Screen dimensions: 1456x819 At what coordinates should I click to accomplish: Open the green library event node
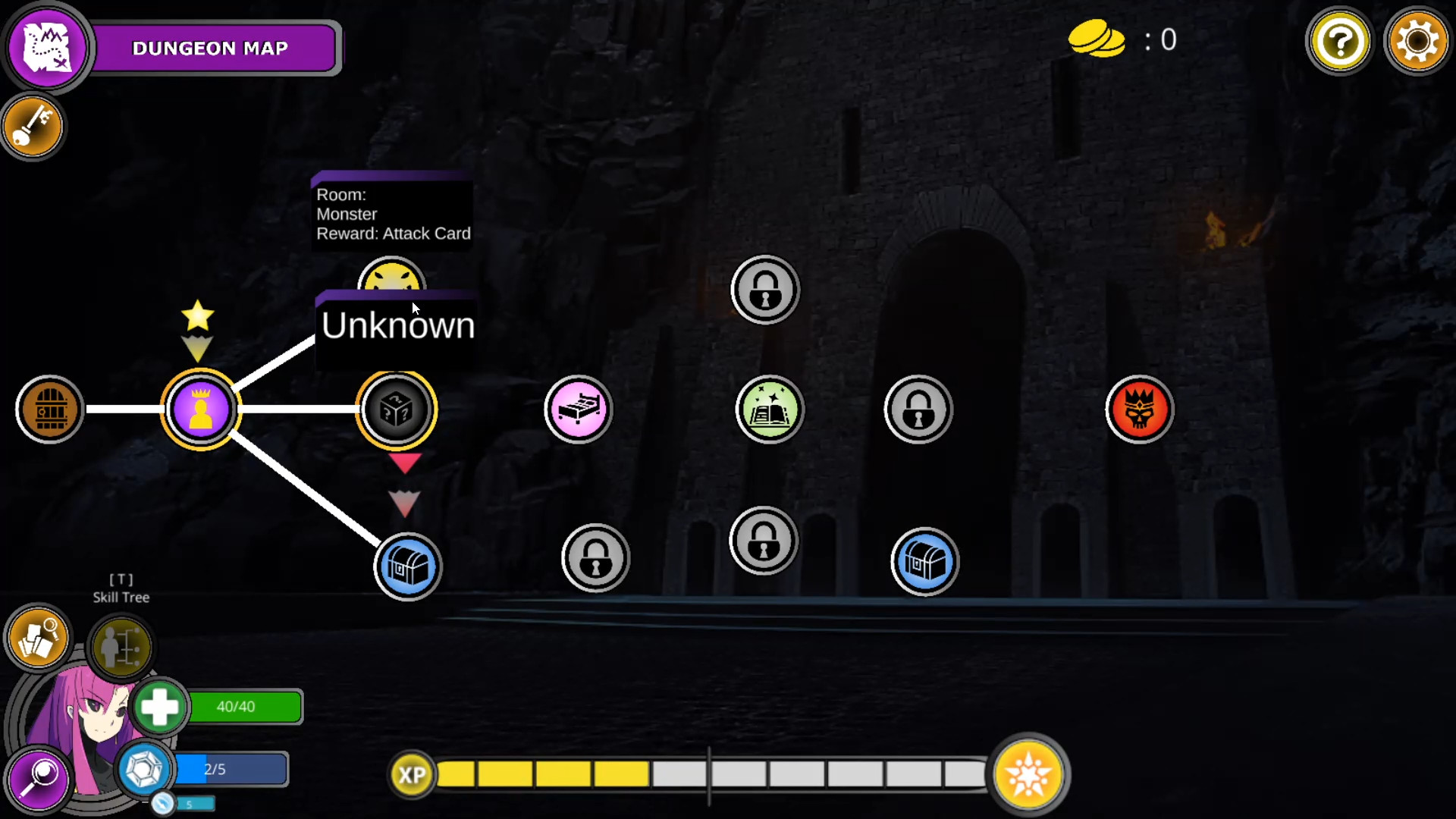(769, 409)
